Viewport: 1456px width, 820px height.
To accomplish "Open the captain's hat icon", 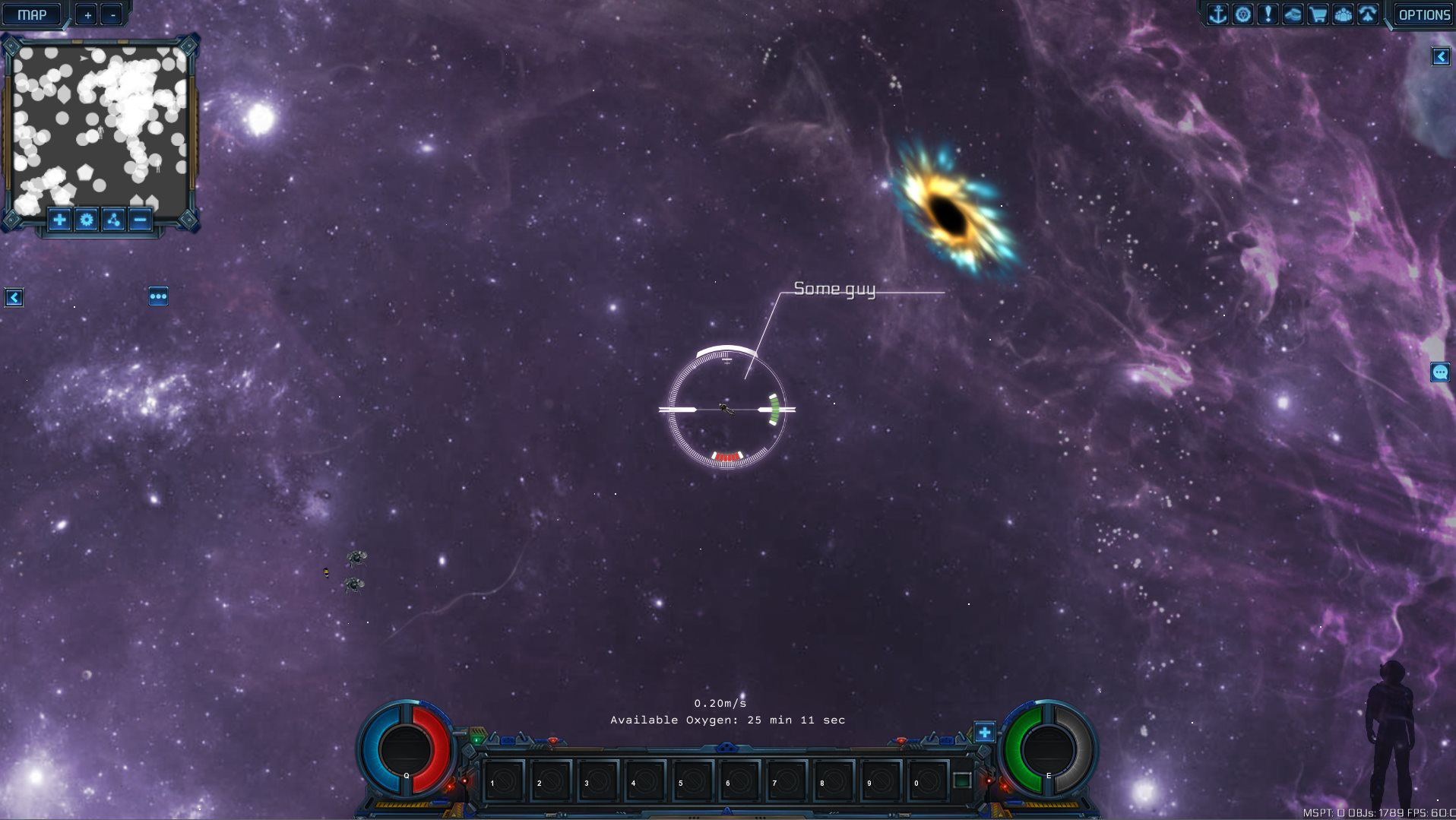I will (1293, 14).
